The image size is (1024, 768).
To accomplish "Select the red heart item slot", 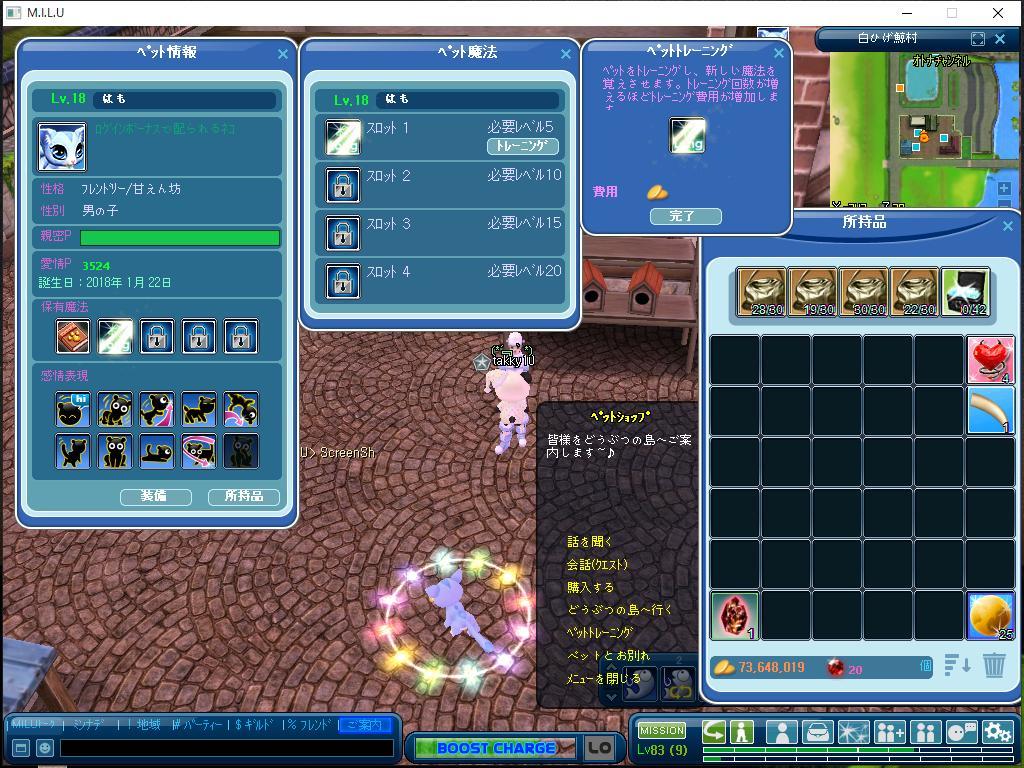I will click(x=990, y=360).
